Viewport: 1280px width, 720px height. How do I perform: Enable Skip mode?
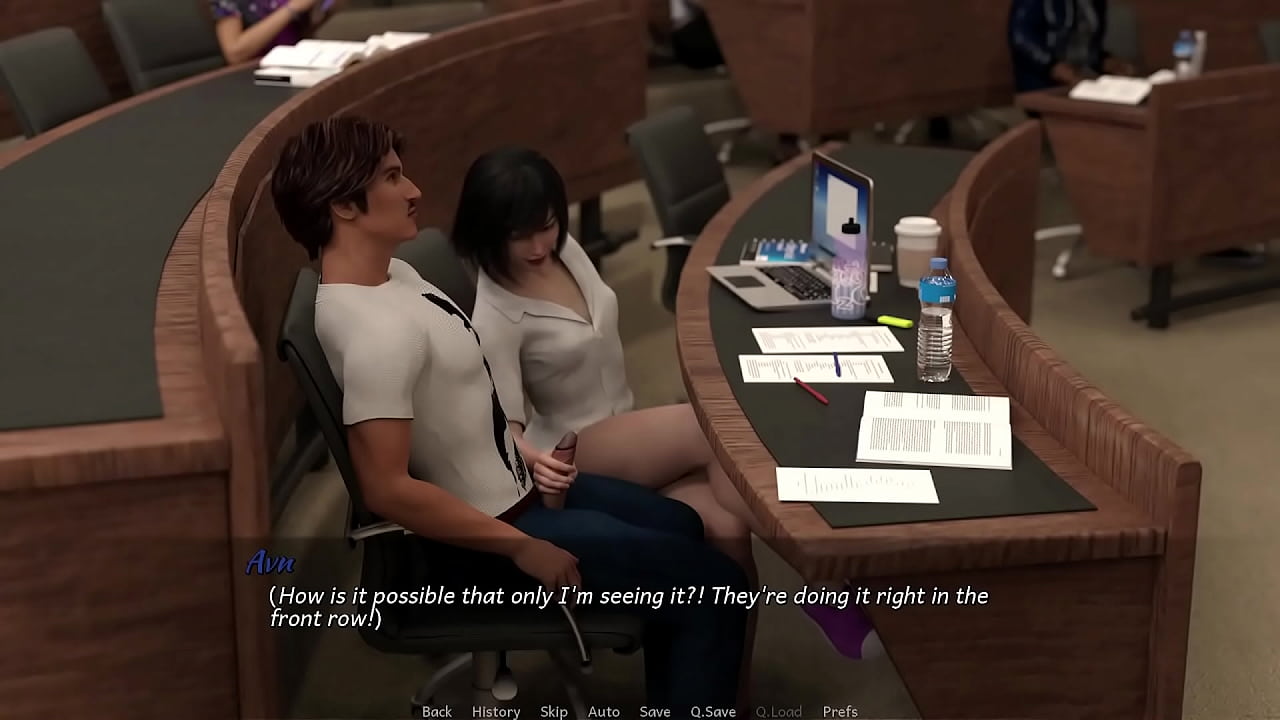(x=554, y=711)
